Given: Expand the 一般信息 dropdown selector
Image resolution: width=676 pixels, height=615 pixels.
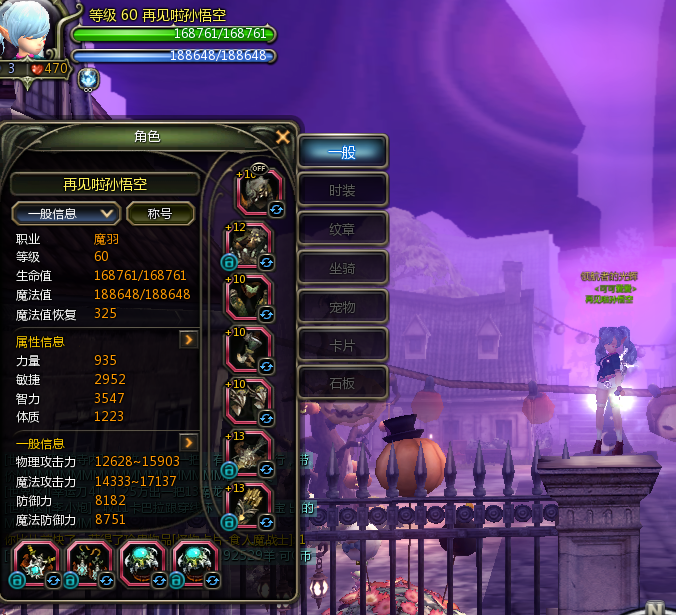Looking at the screenshot, I should pyautogui.click(x=66, y=213).
